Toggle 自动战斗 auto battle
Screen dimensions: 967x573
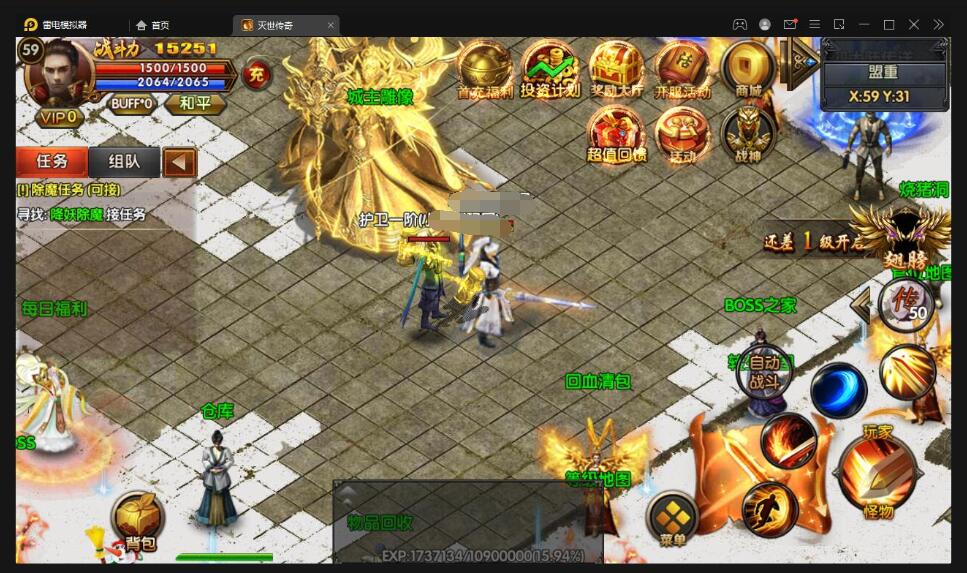coord(764,372)
